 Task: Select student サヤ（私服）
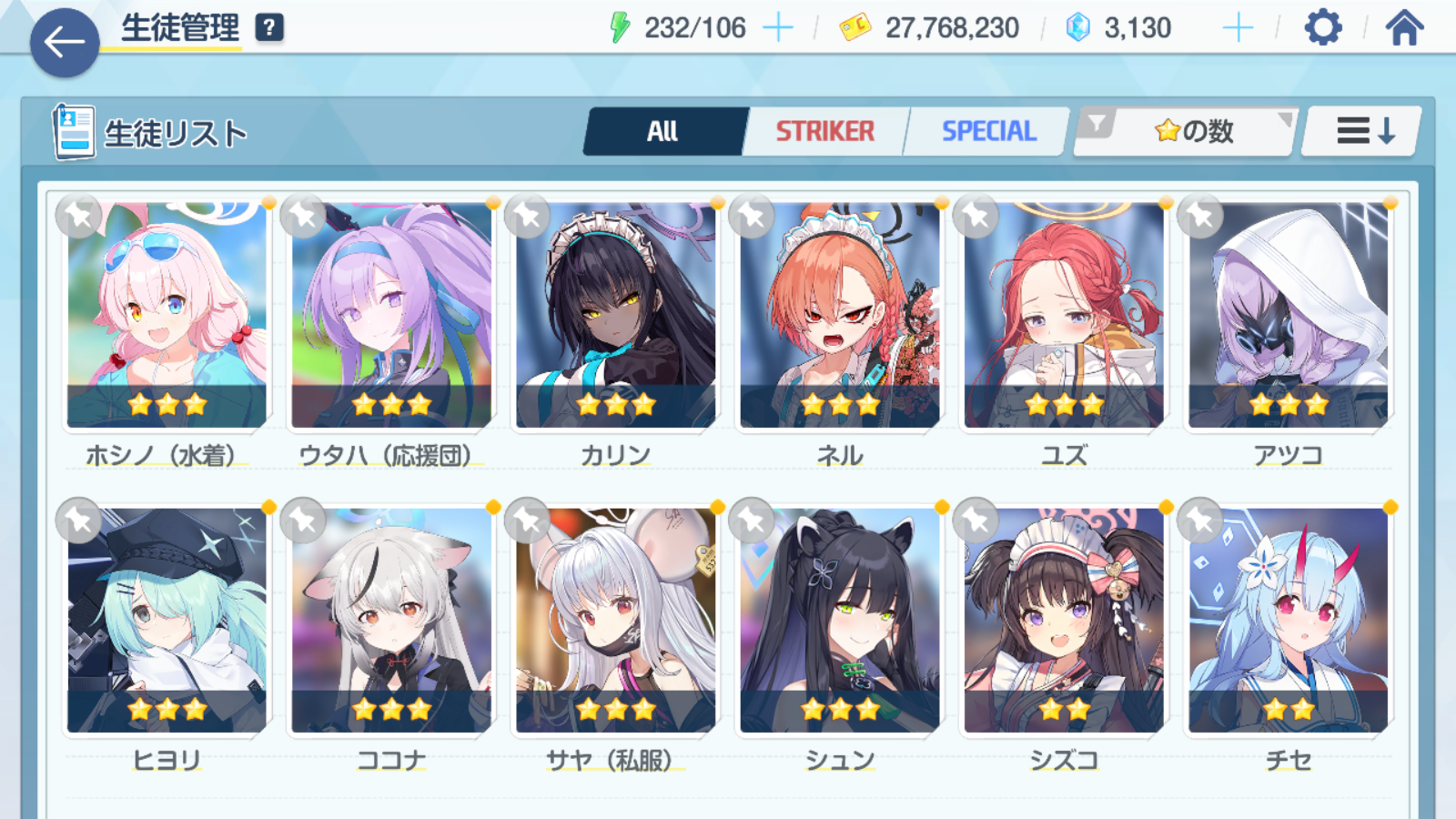coord(615,620)
